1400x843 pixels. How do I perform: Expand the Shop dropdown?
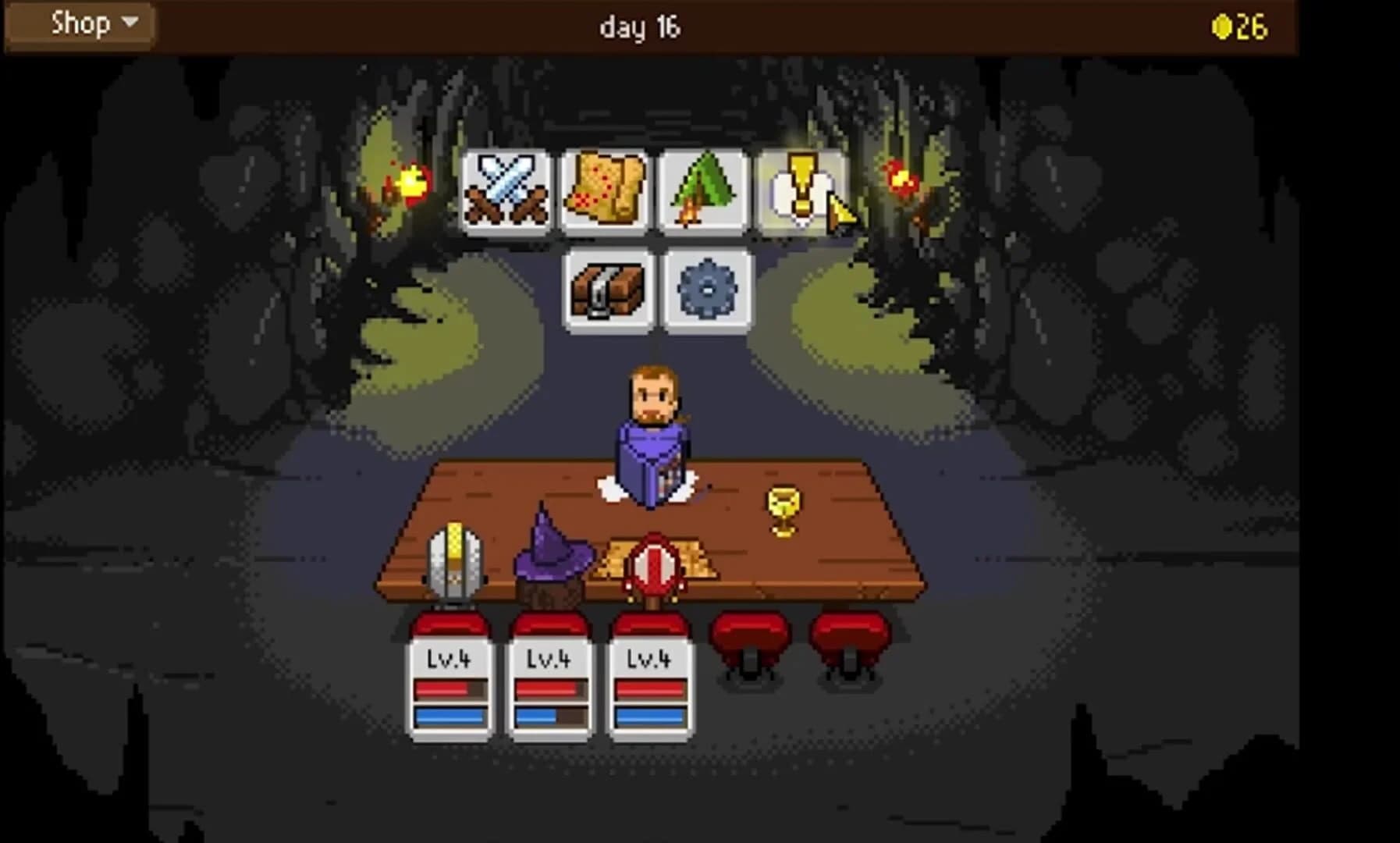(78, 23)
